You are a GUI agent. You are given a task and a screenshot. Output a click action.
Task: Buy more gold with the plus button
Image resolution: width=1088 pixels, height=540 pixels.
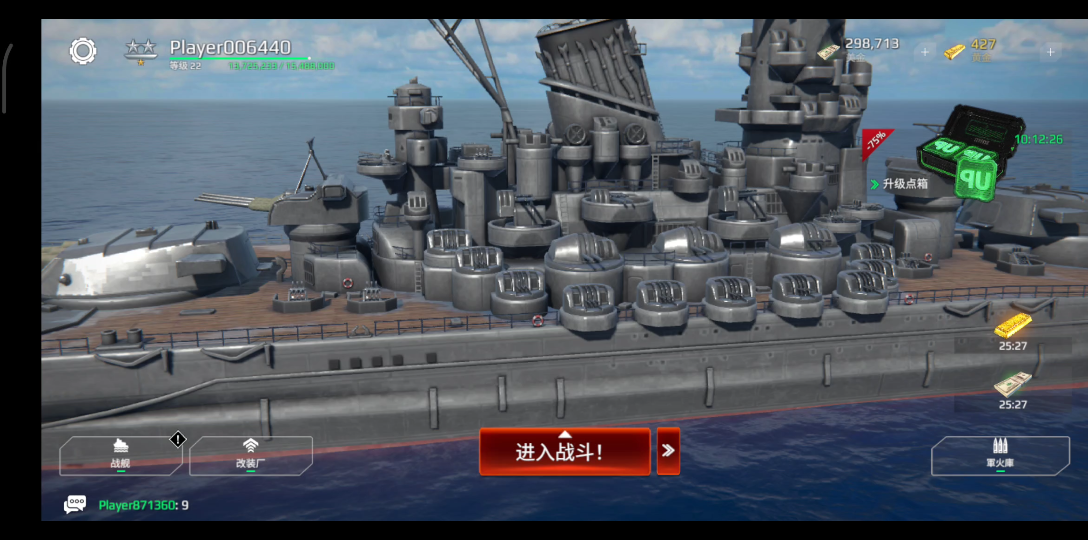1050,51
